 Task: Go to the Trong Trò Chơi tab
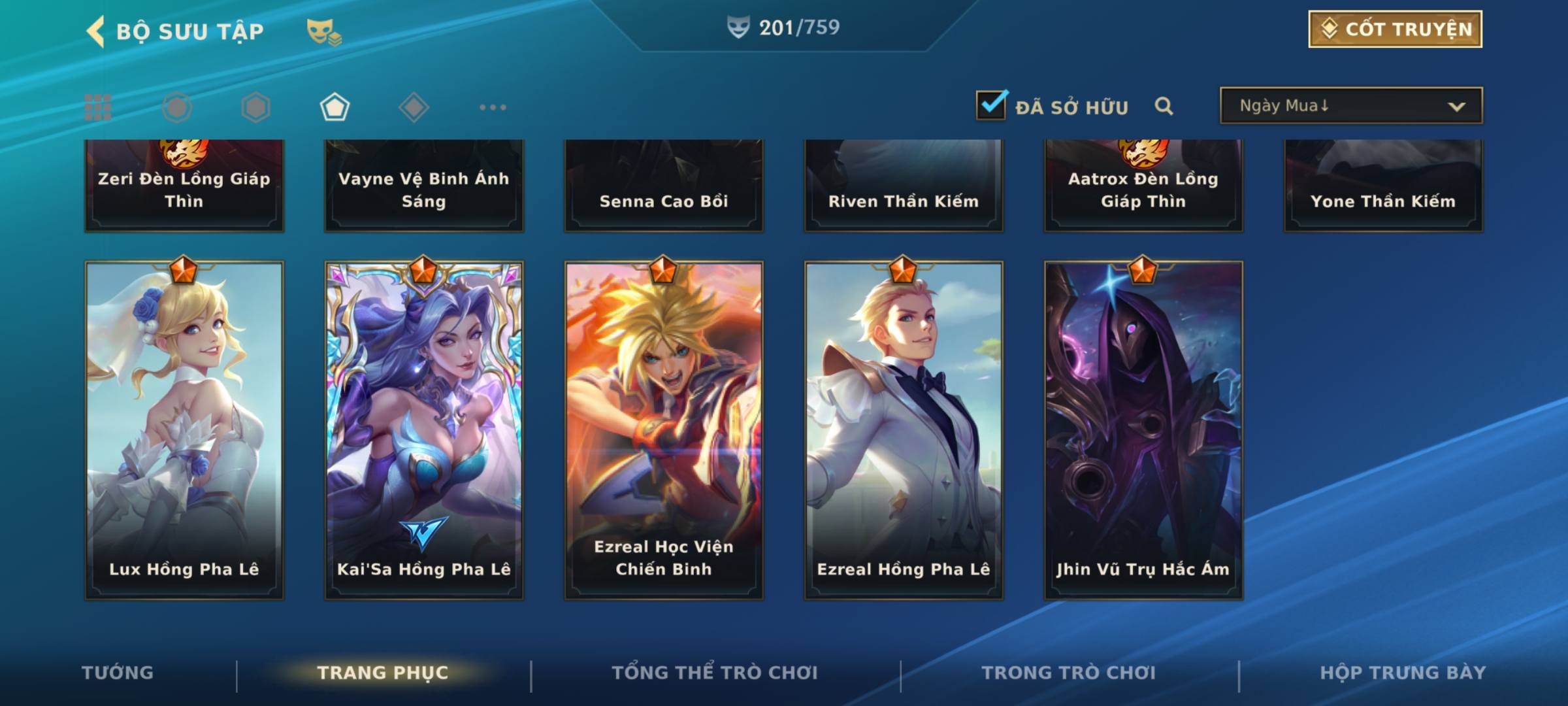point(1069,673)
